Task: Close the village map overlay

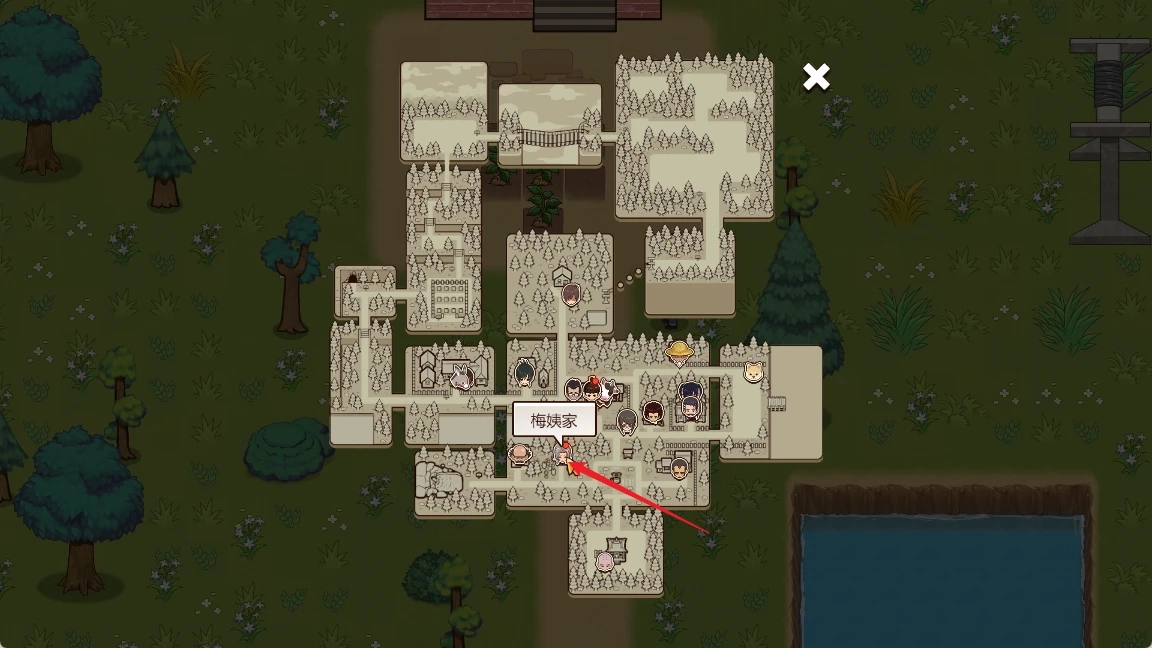Action: (x=816, y=77)
